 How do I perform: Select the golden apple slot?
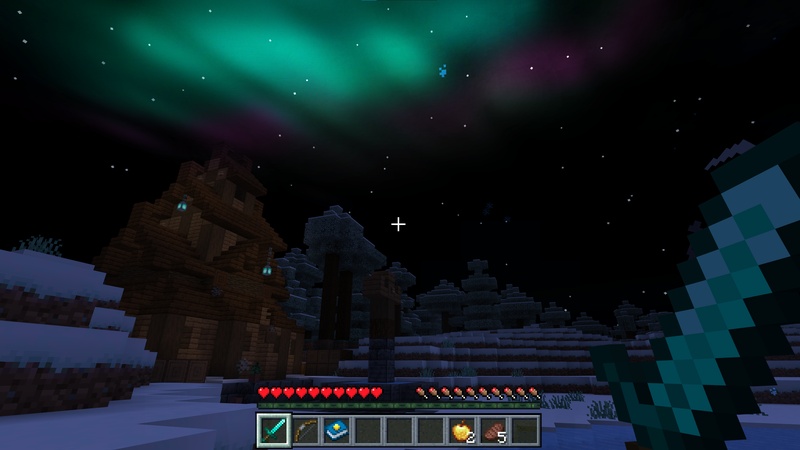pyautogui.click(x=462, y=430)
